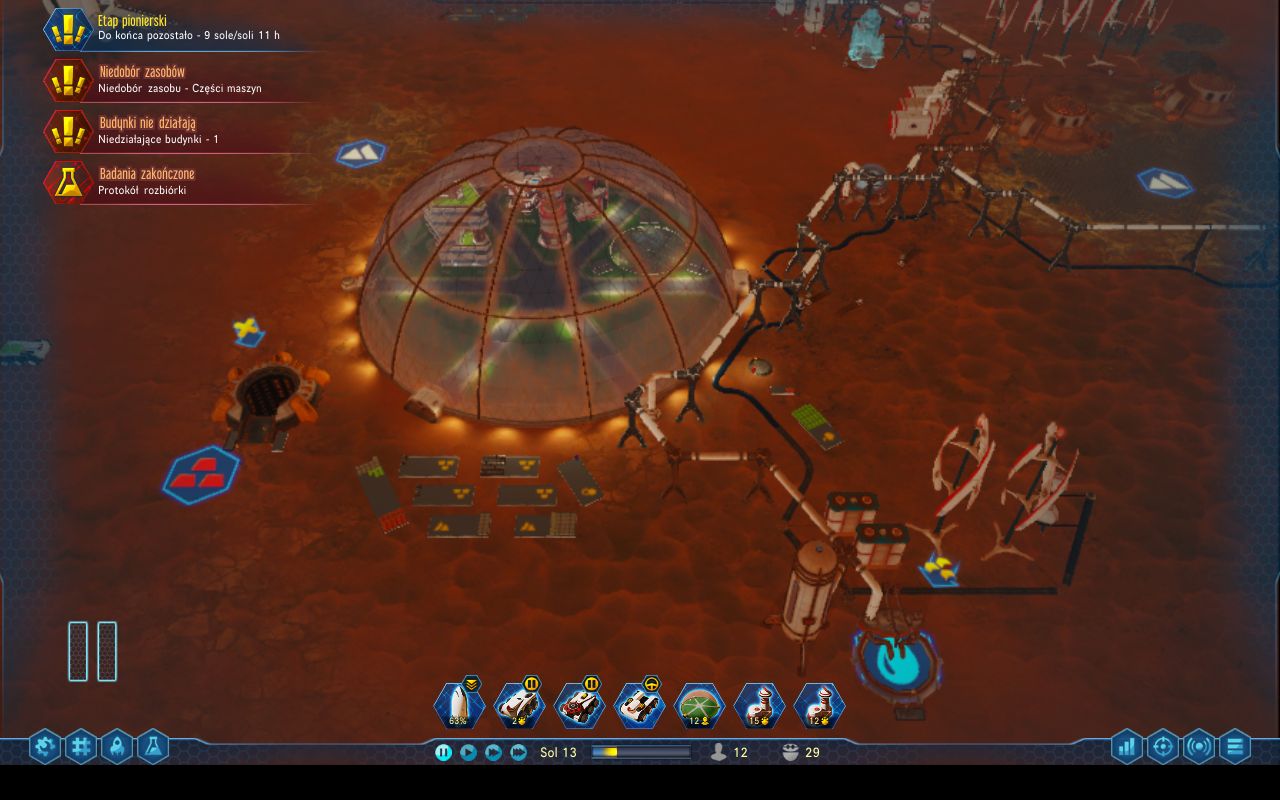Select the dome icon with 12 colonists
This screenshot has height=800, width=1280.
coord(700,703)
